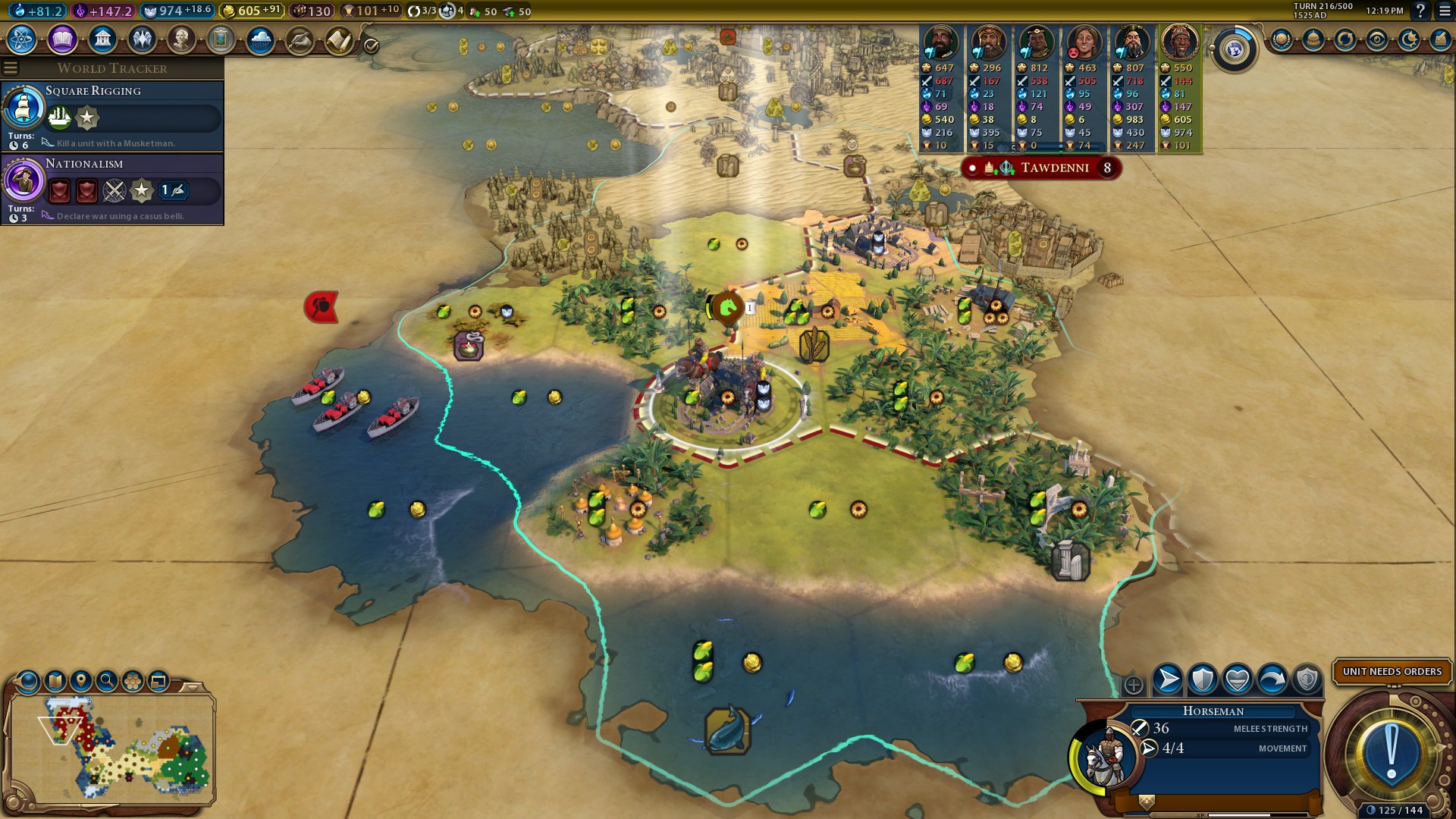Open the civics tree book icon
This screenshot has height=819, width=1456.
62,39
